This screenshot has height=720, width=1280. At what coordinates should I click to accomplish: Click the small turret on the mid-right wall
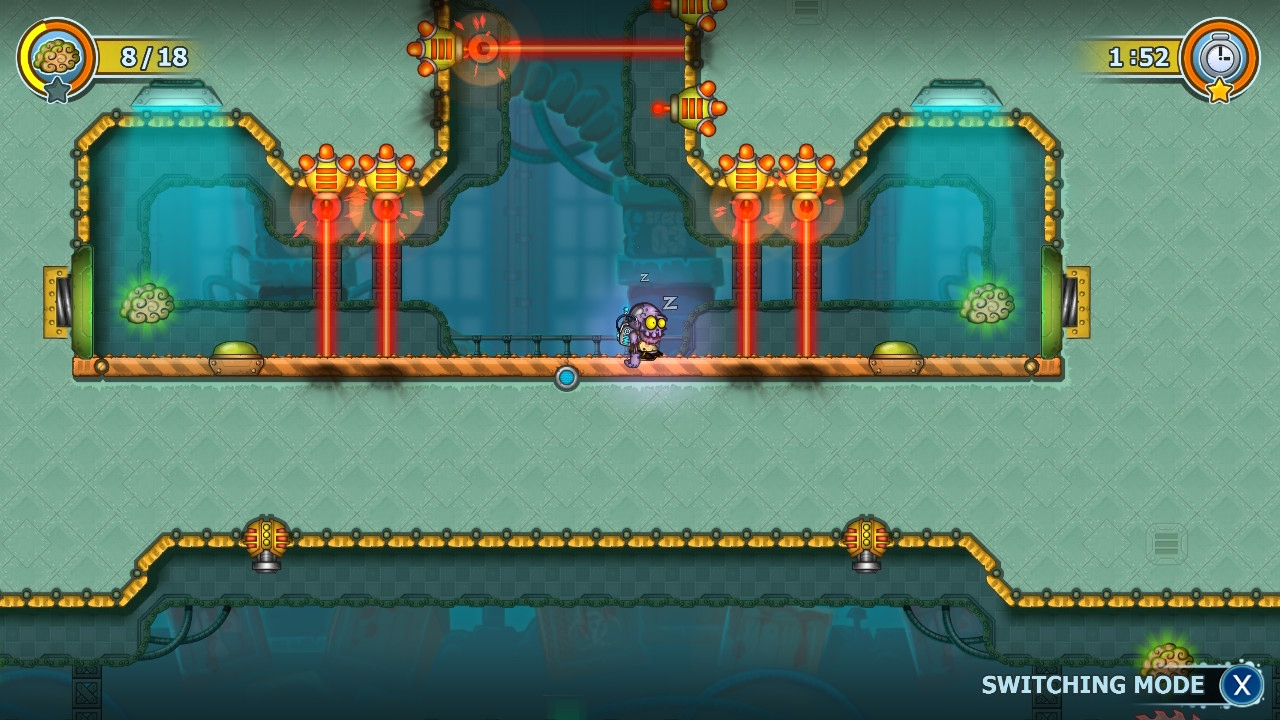click(x=692, y=106)
